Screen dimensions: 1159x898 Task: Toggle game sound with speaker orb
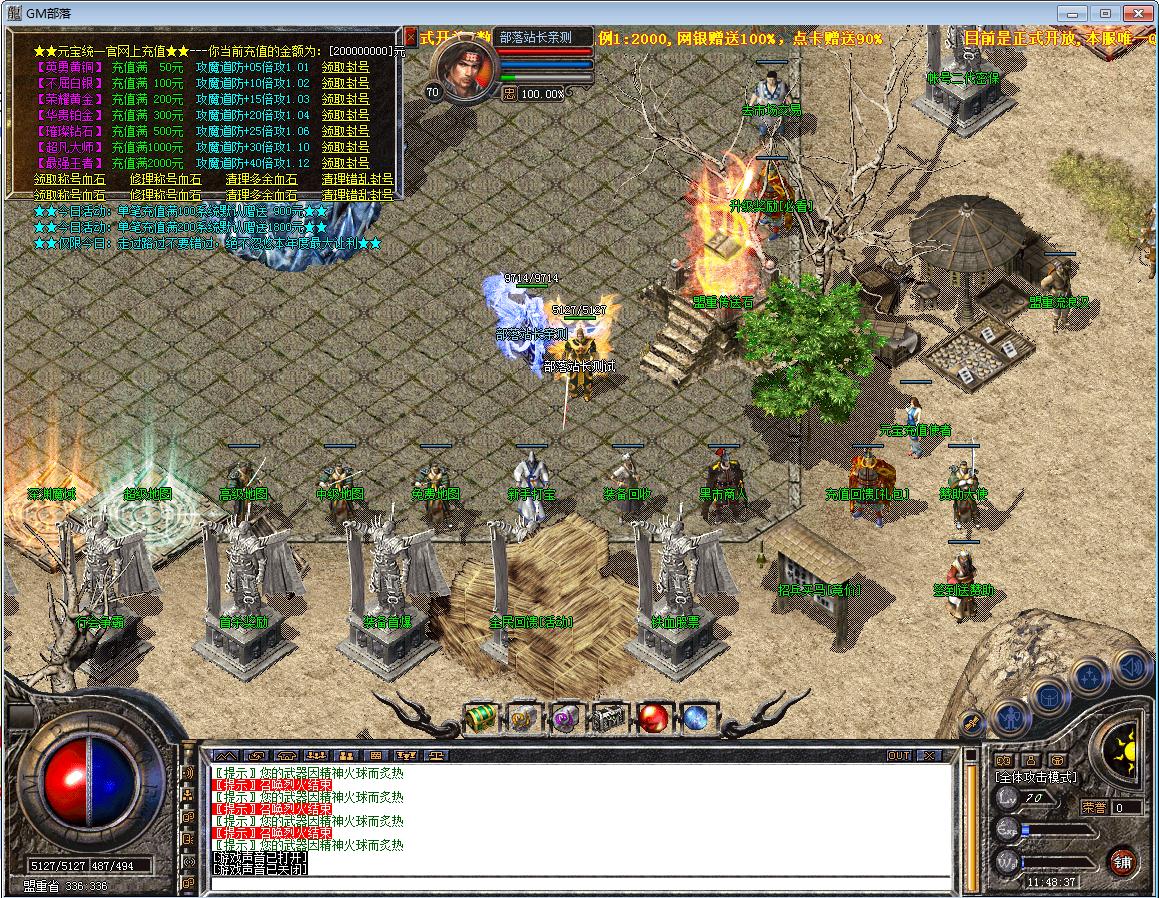pyautogui.click(x=1130, y=667)
